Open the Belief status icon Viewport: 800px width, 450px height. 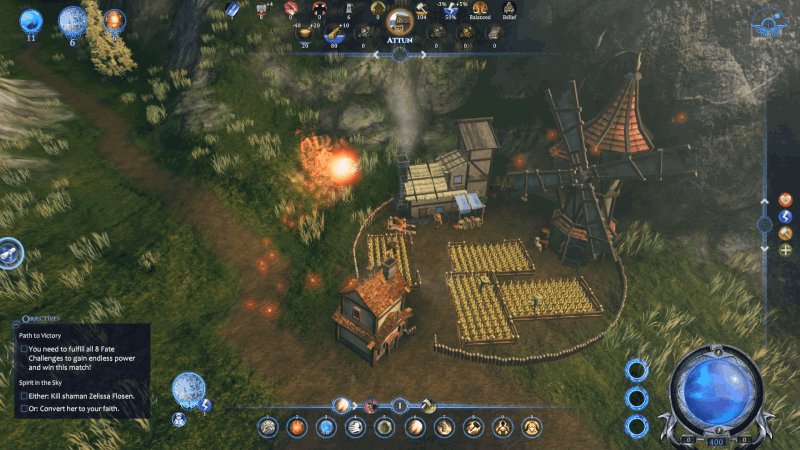point(508,8)
